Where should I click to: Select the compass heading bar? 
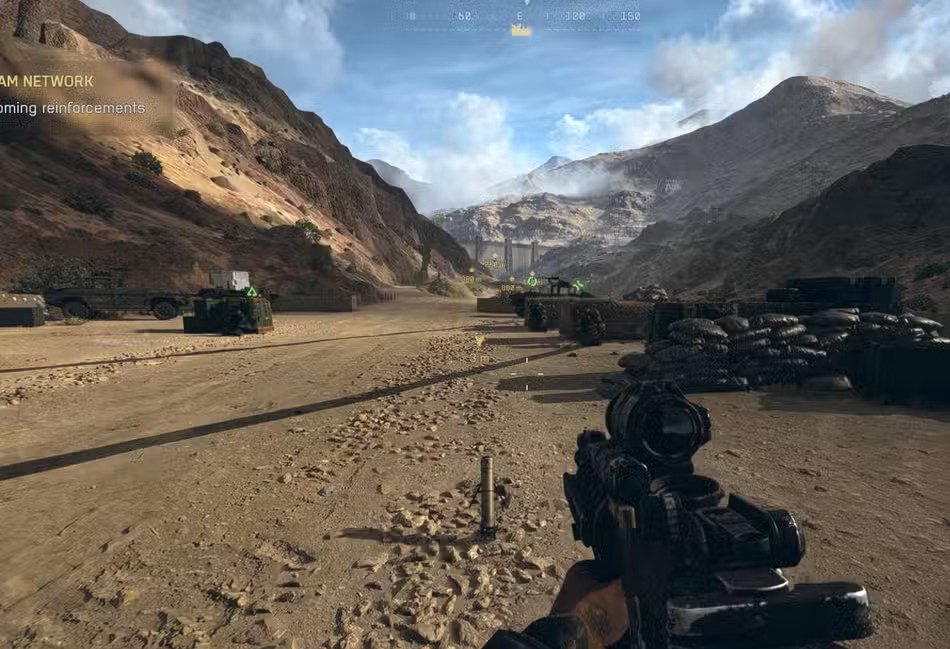pos(522,16)
